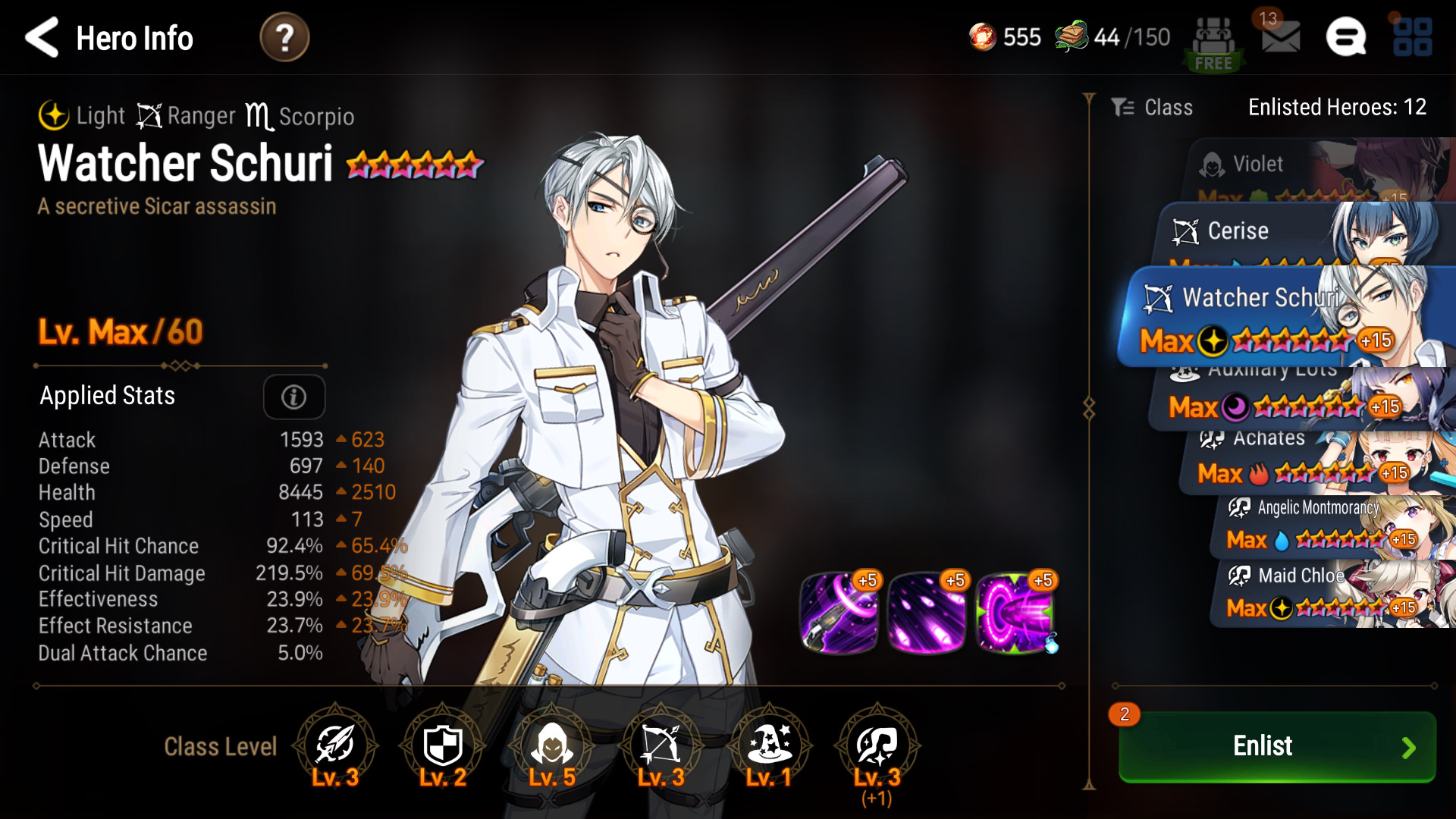Open the mailbox envelope icon
Screen dimensions: 1456x819
click(1280, 36)
